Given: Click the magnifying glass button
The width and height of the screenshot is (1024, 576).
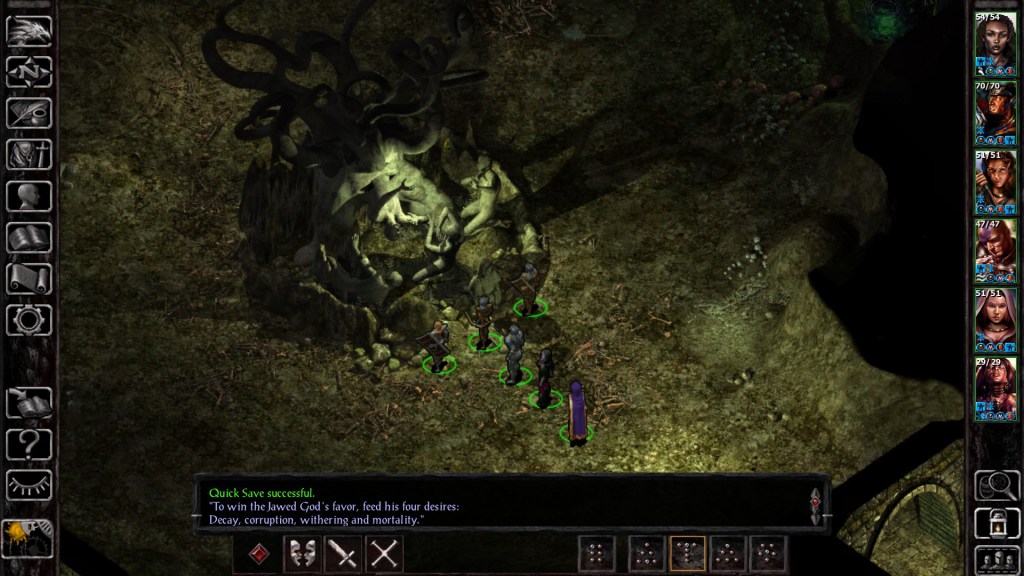Looking at the screenshot, I should [996, 485].
